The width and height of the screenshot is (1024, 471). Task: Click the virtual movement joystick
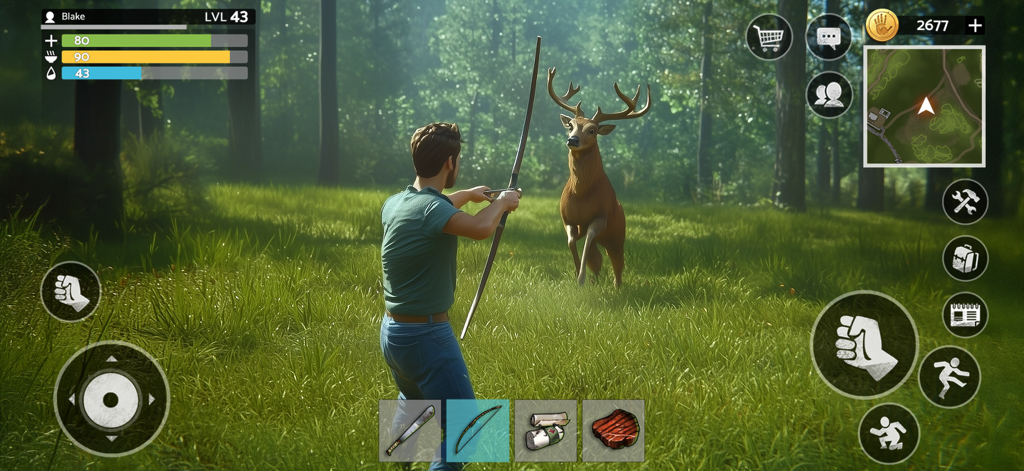click(x=111, y=399)
